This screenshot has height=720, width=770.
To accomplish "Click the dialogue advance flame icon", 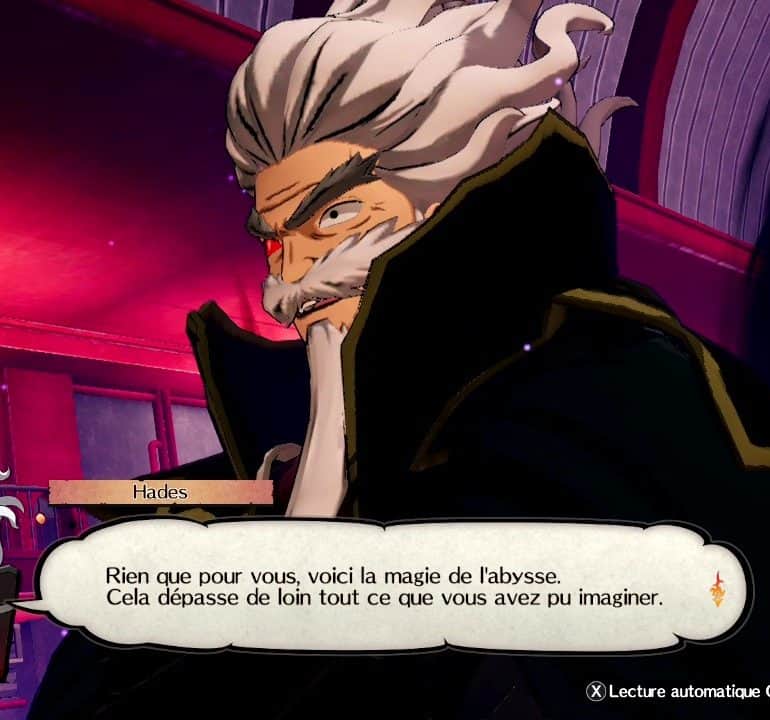I will (717, 589).
